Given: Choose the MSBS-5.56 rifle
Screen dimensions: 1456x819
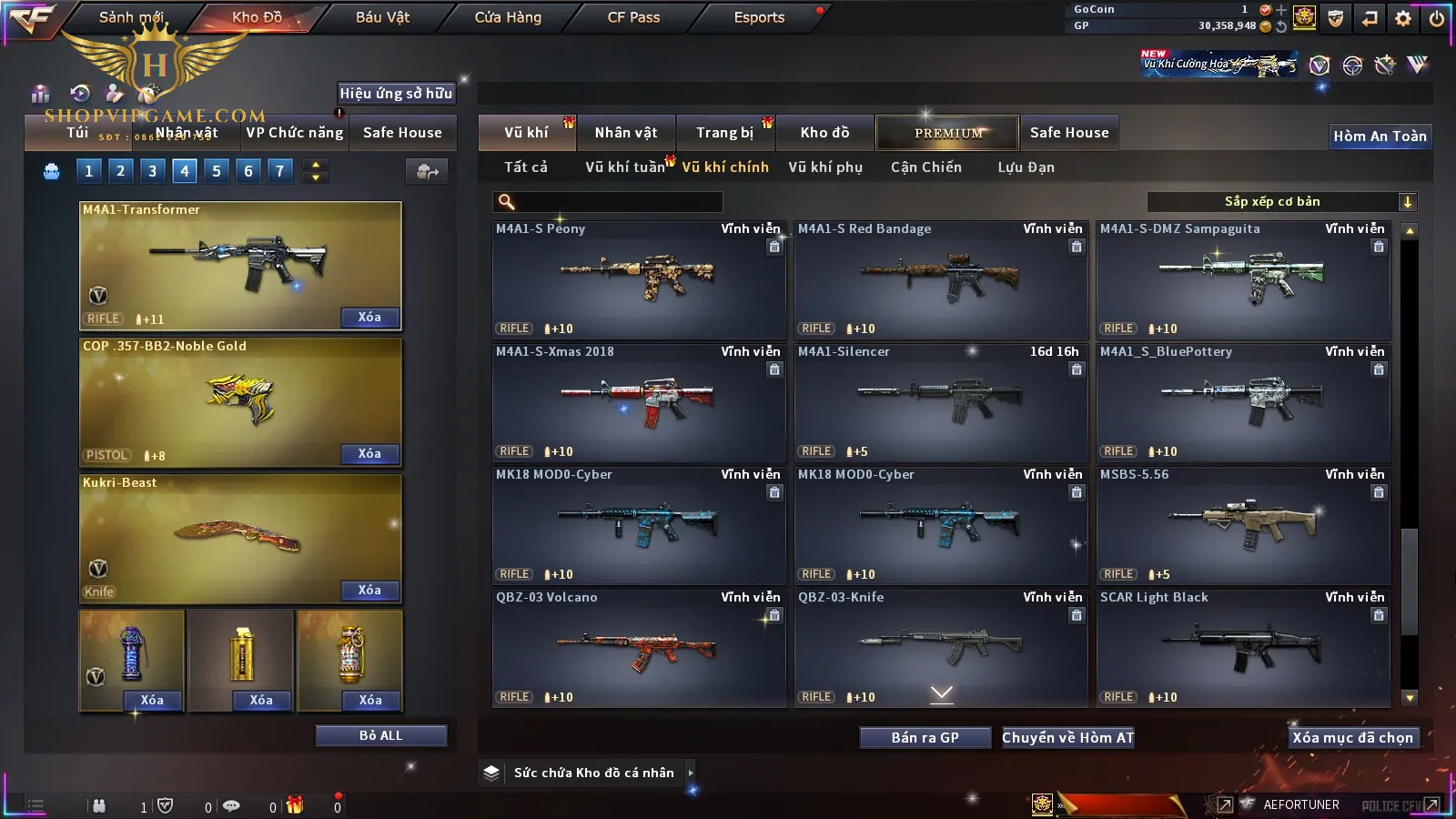Looking at the screenshot, I should pos(1243,525).
